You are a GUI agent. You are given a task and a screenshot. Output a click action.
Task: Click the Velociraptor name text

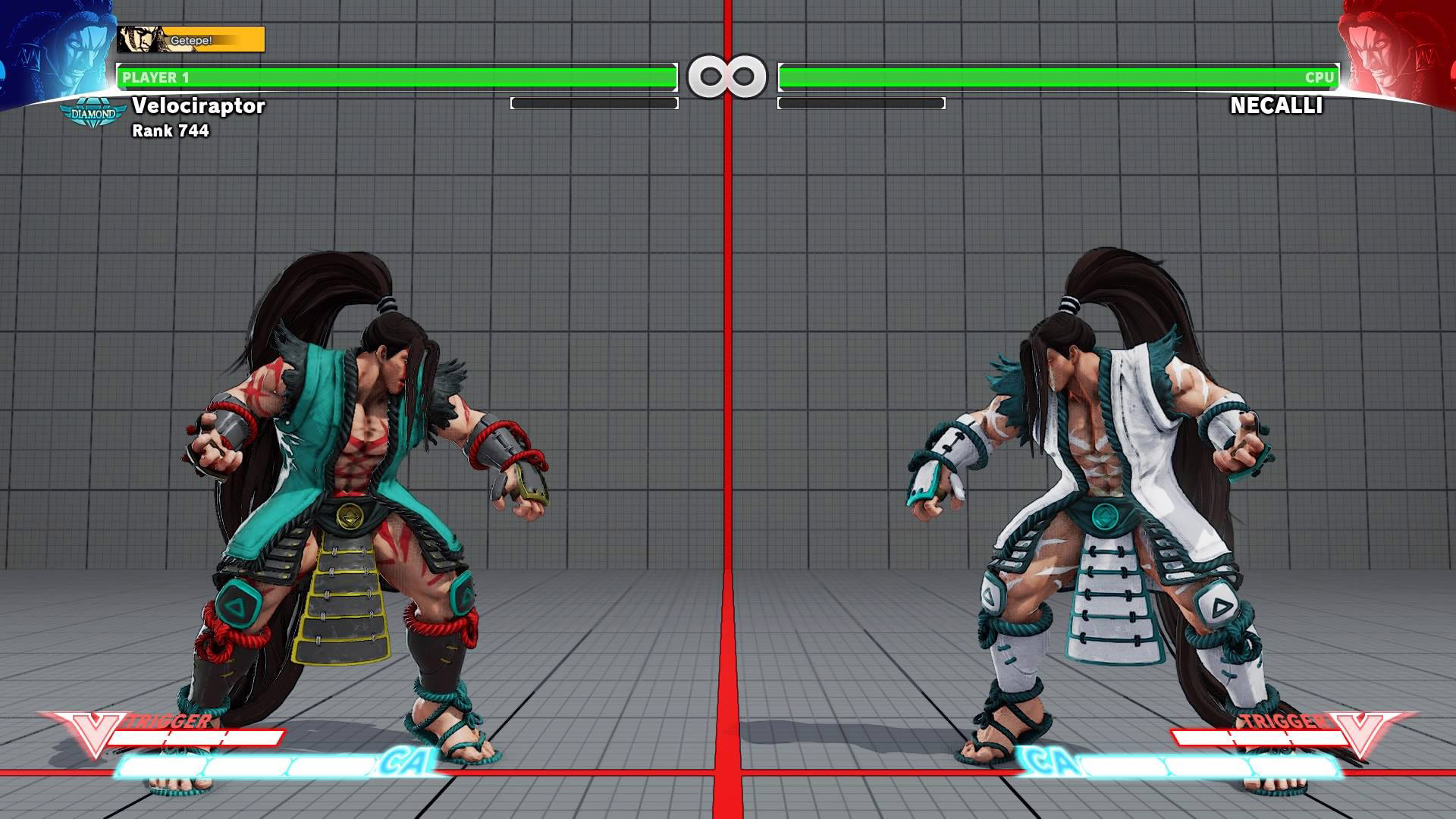coord(199,107)
